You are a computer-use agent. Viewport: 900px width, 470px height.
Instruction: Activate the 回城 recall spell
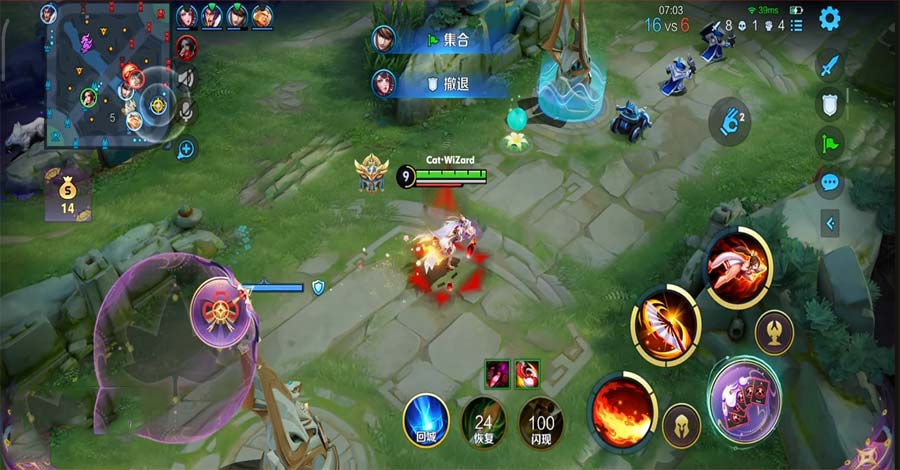coord(426,419)
